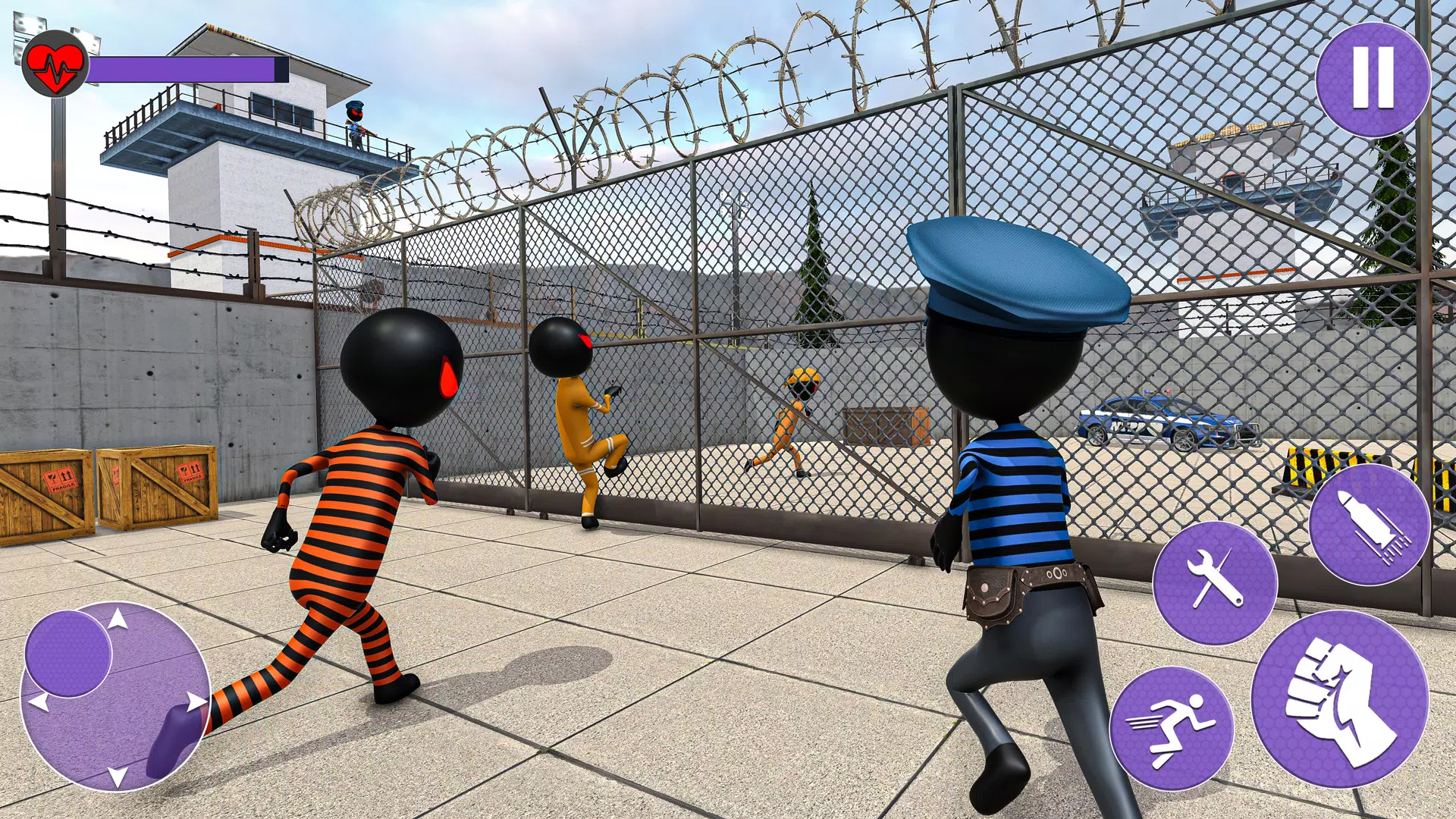Tap the joystick directional arrow pointing right
The height and width of the screenshot is (819, 1456).
click(197, 702)
